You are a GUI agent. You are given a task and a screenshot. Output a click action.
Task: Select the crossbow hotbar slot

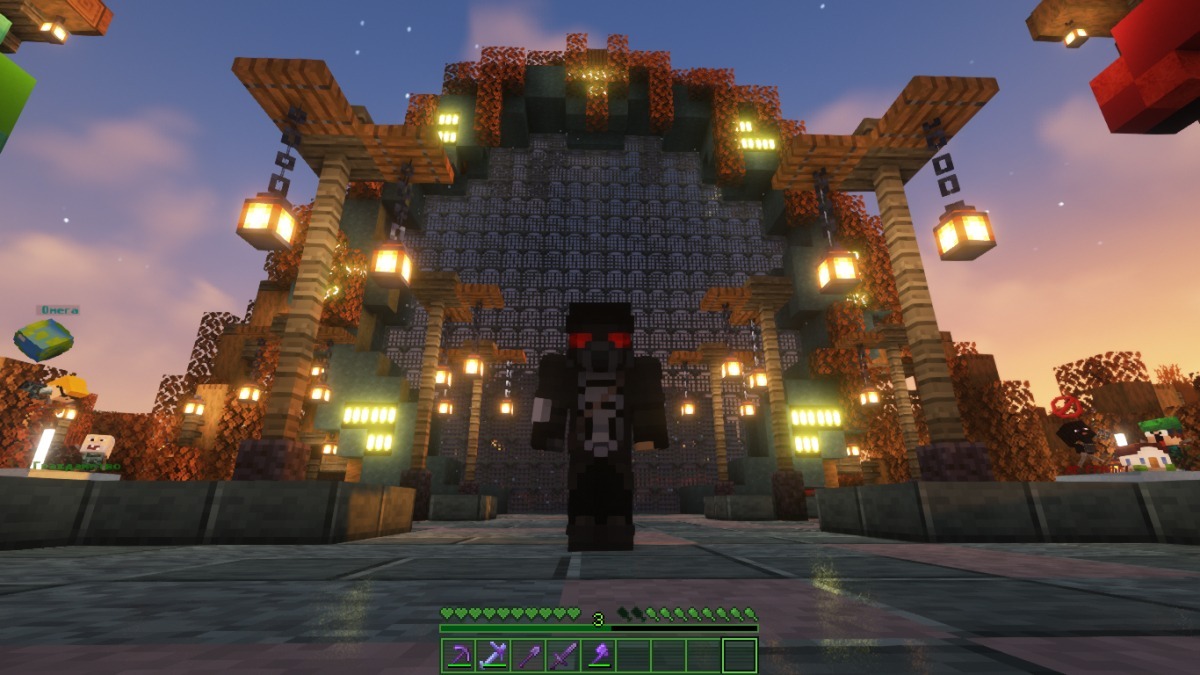(x=494, y=656)
